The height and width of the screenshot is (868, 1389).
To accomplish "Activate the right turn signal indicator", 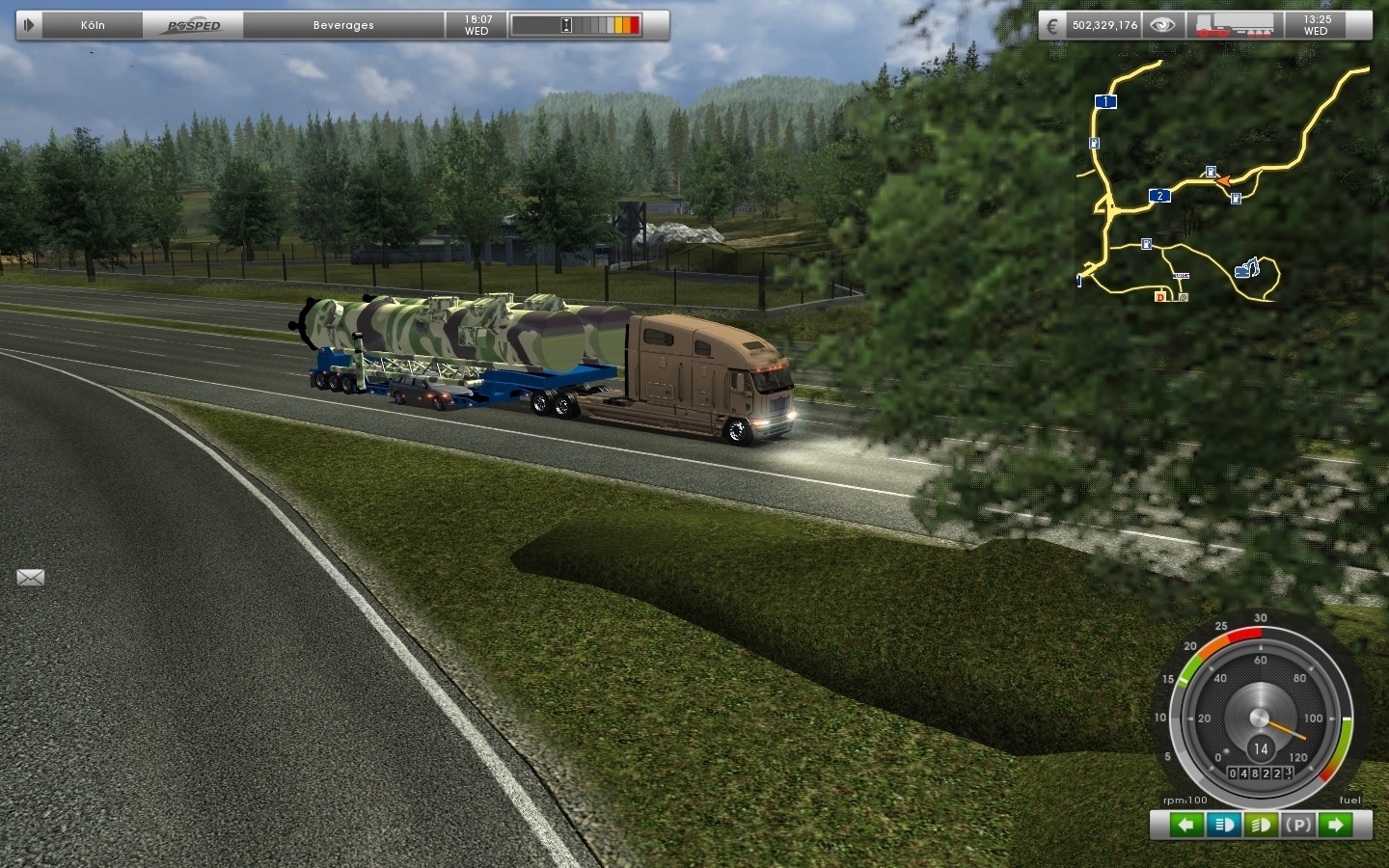I will [x=1336, y=825].
